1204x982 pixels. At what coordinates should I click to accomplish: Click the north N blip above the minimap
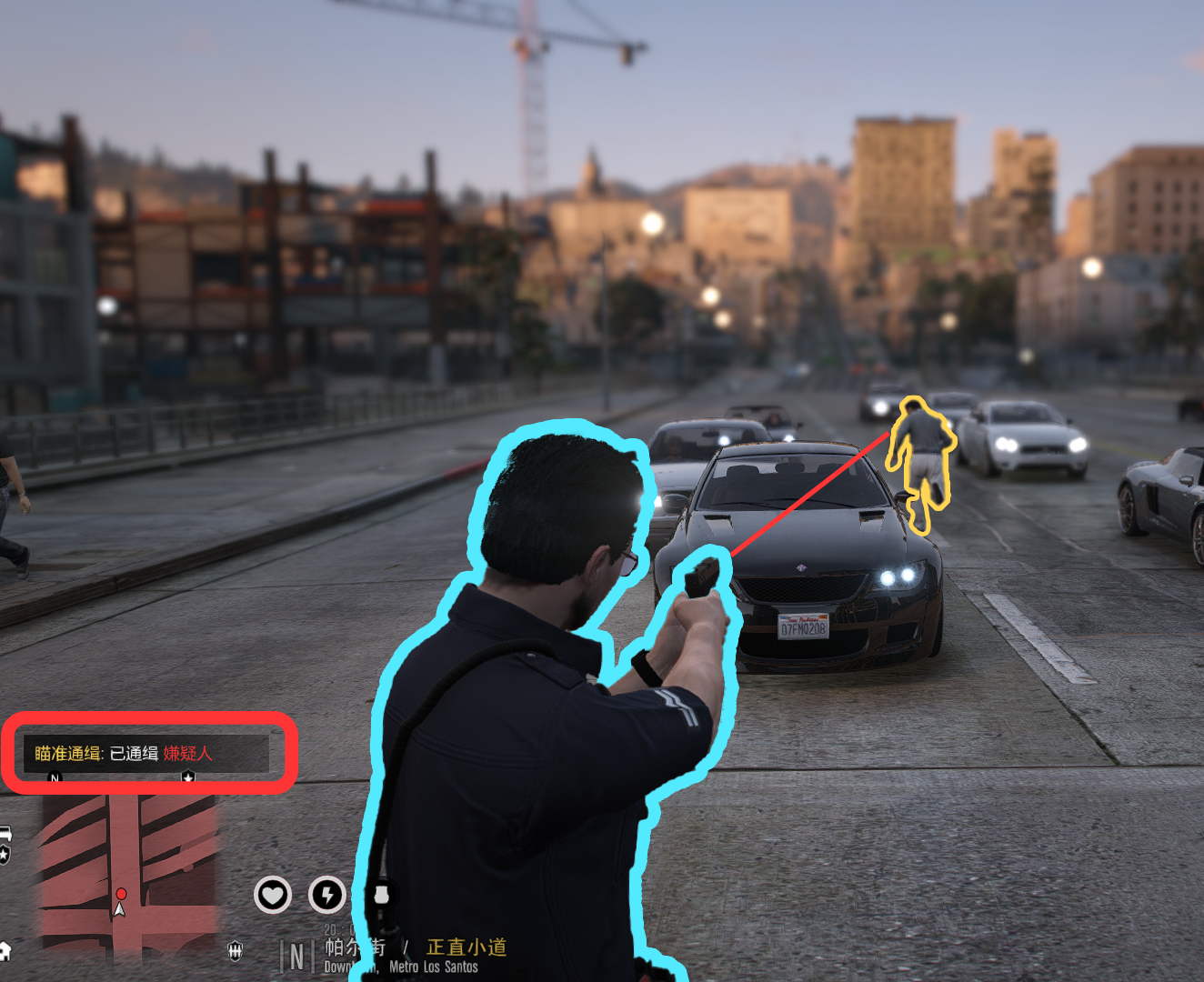(x=55, y=778)
